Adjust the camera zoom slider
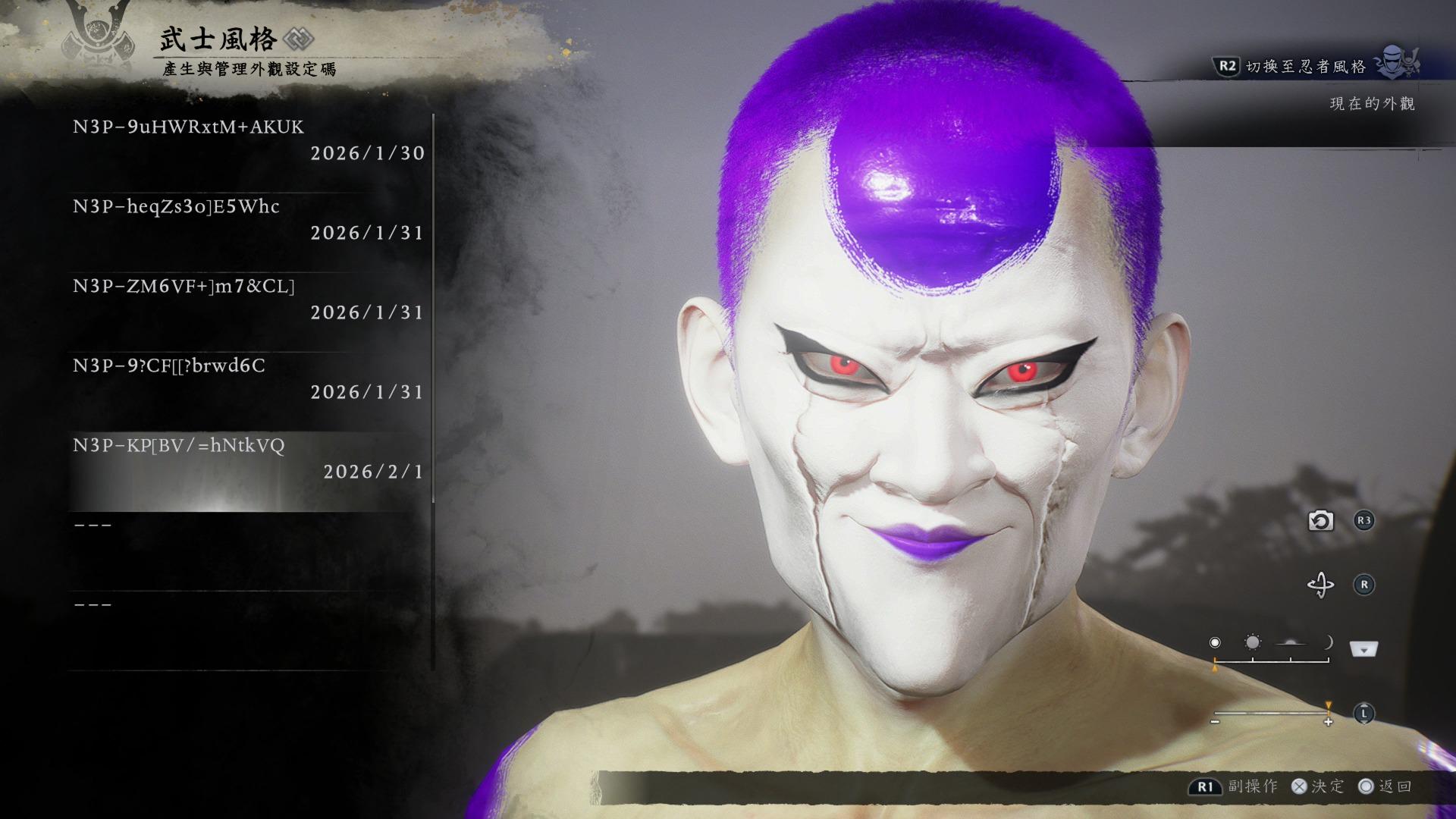This screenshot has height=819, width=1456. click(1272, 714)
